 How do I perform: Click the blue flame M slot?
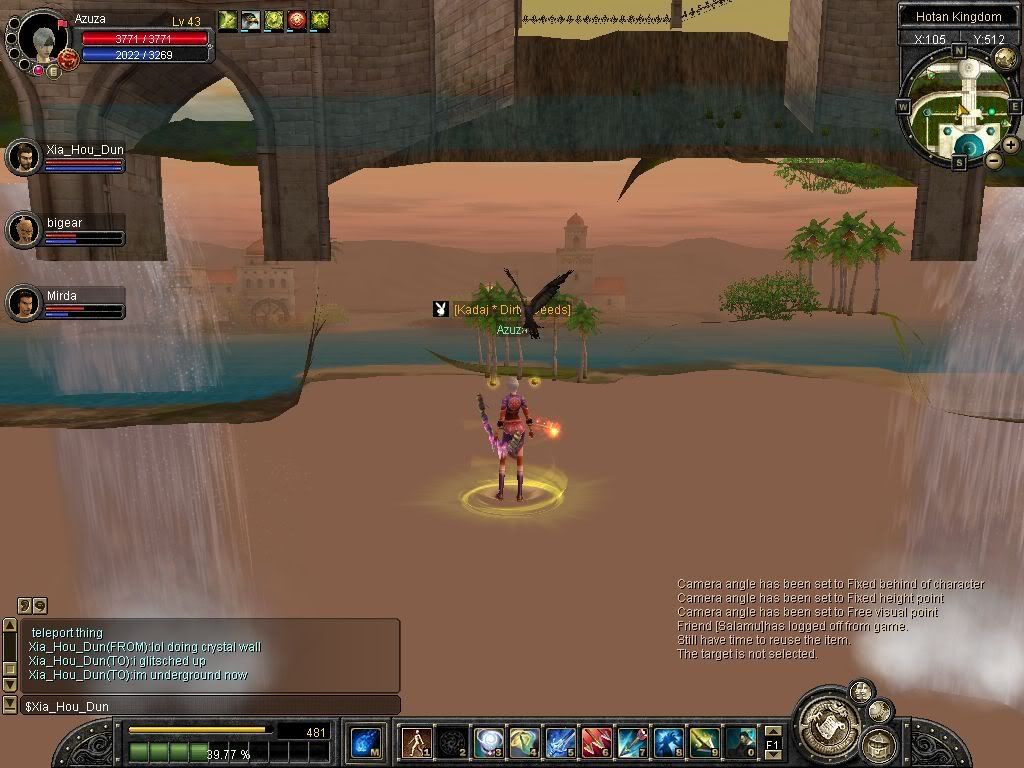(x=366, y=743)
